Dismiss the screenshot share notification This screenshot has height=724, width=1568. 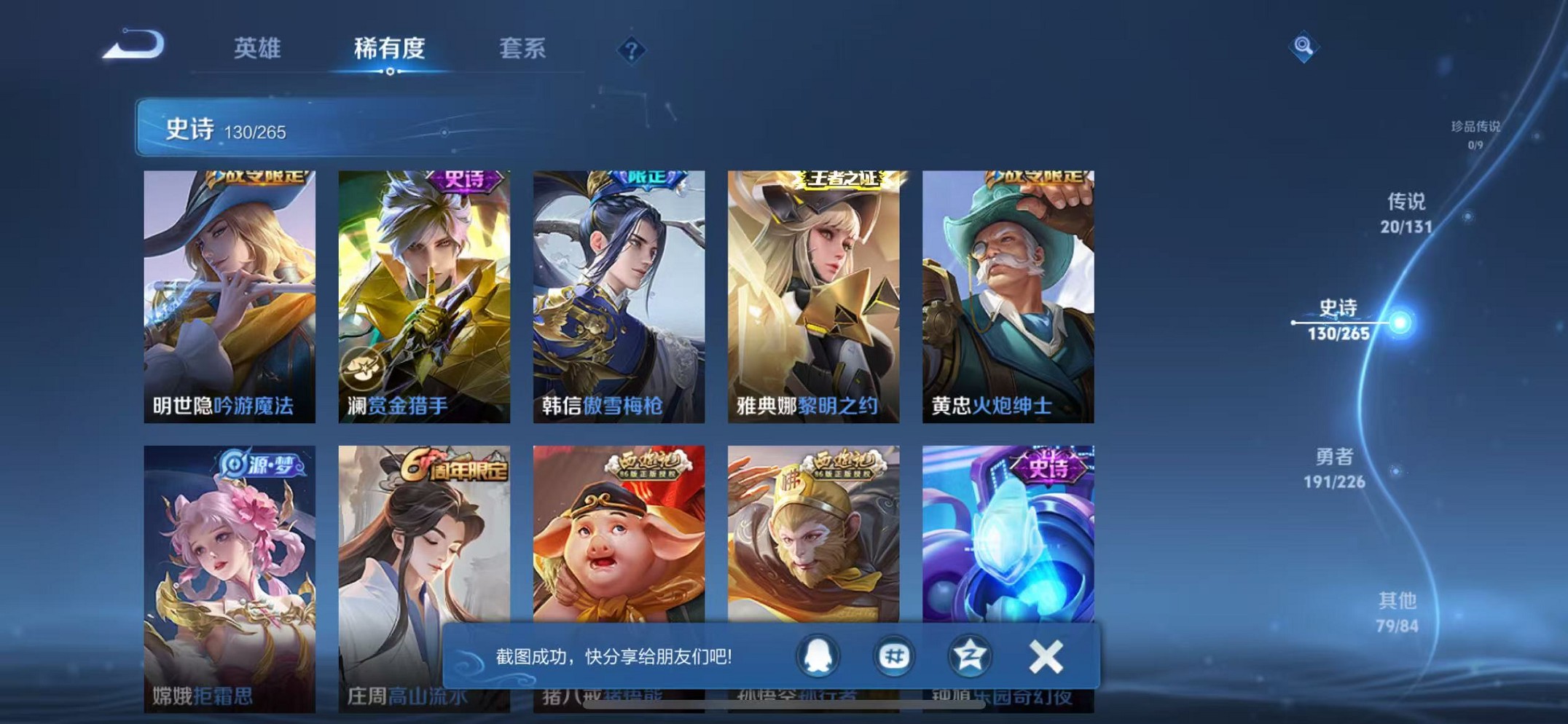click(x=1047, y=655)
